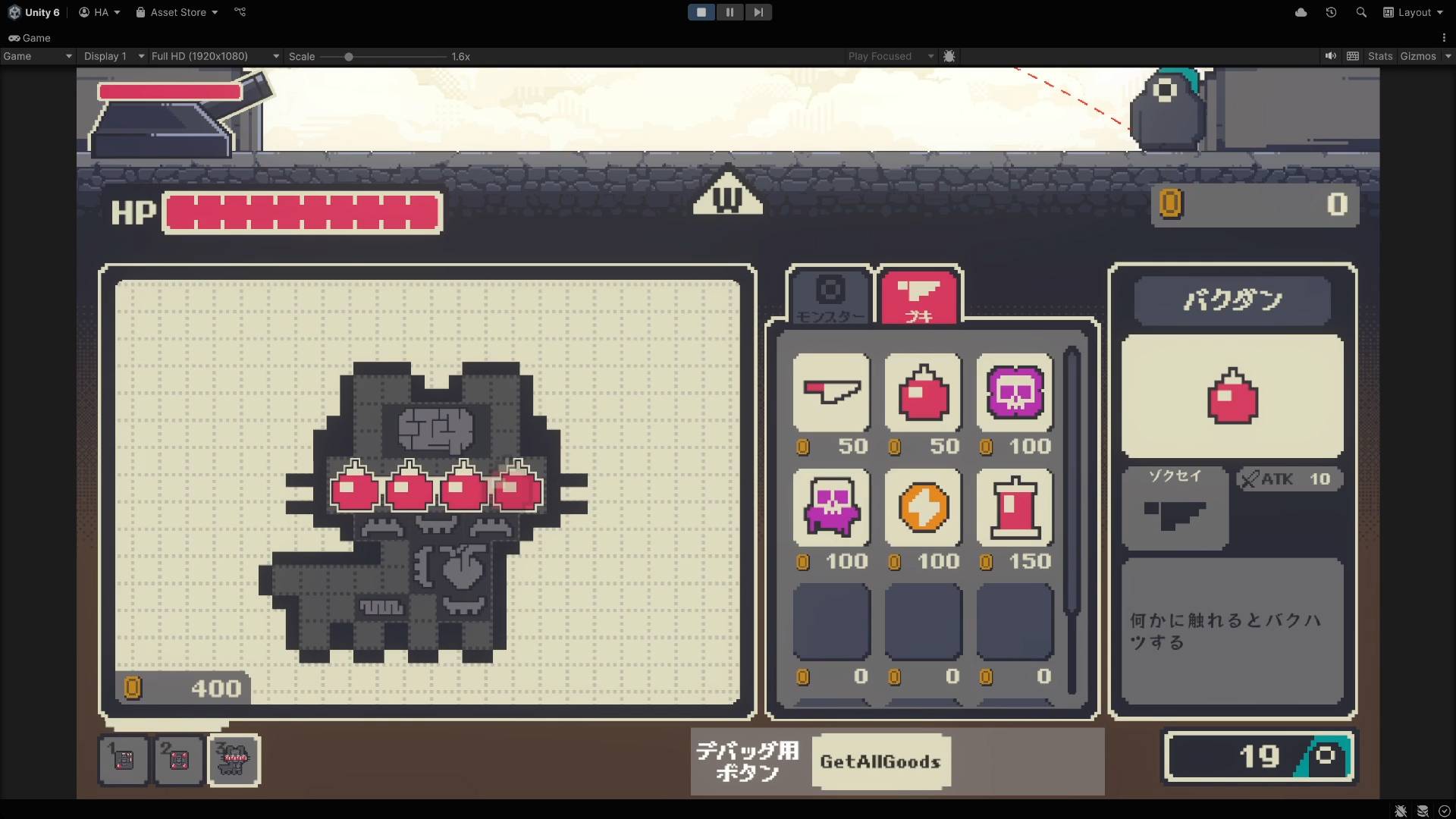The width and height of the screenshot is (1456, 819).
Task: Switch to the モンスター tab
Action: 830,297
